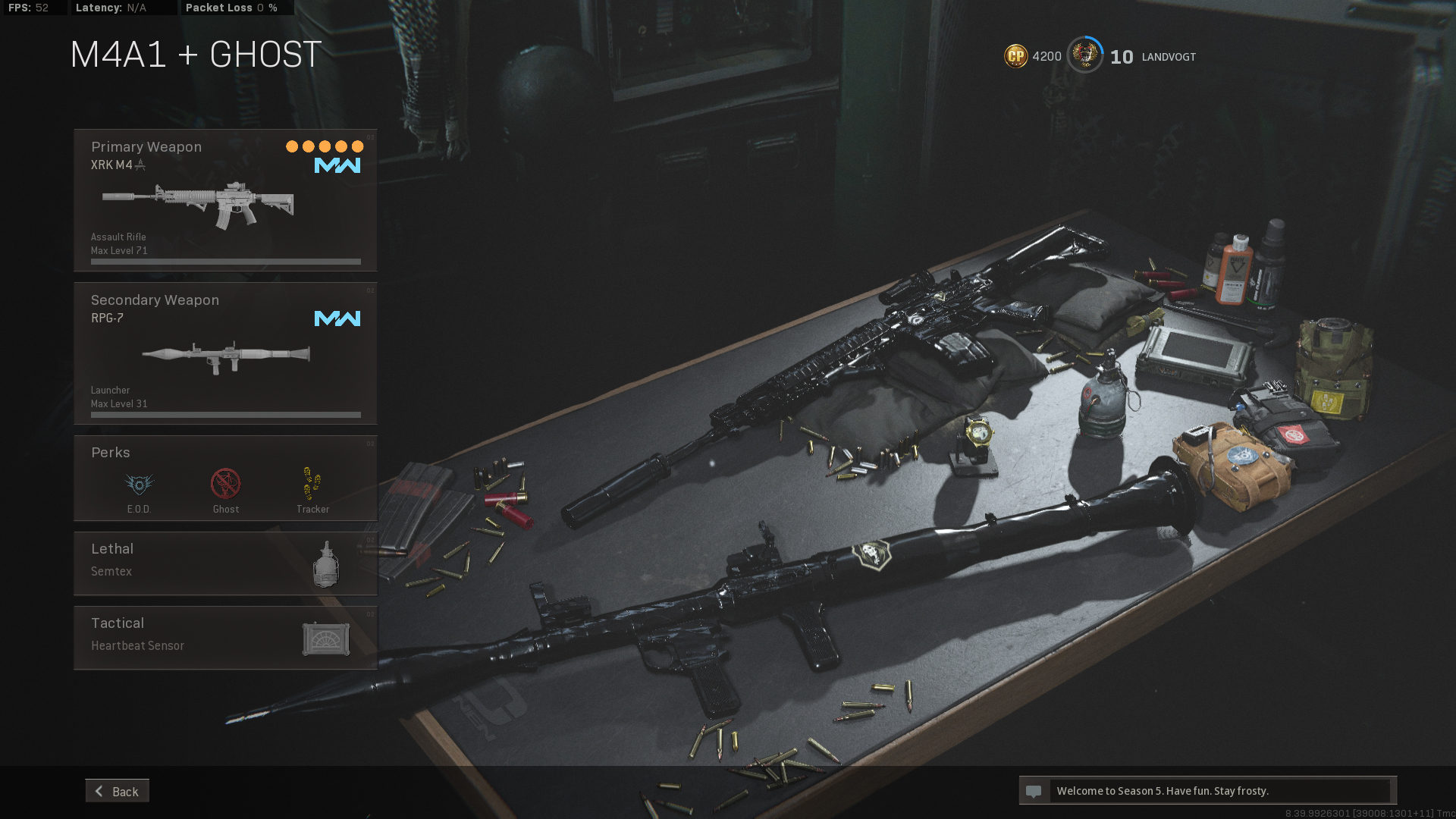This screenshot has width=1456, height=819.
Task: Open the LANDVOGT player rank emblem
Action: [x=1085, y=55]
